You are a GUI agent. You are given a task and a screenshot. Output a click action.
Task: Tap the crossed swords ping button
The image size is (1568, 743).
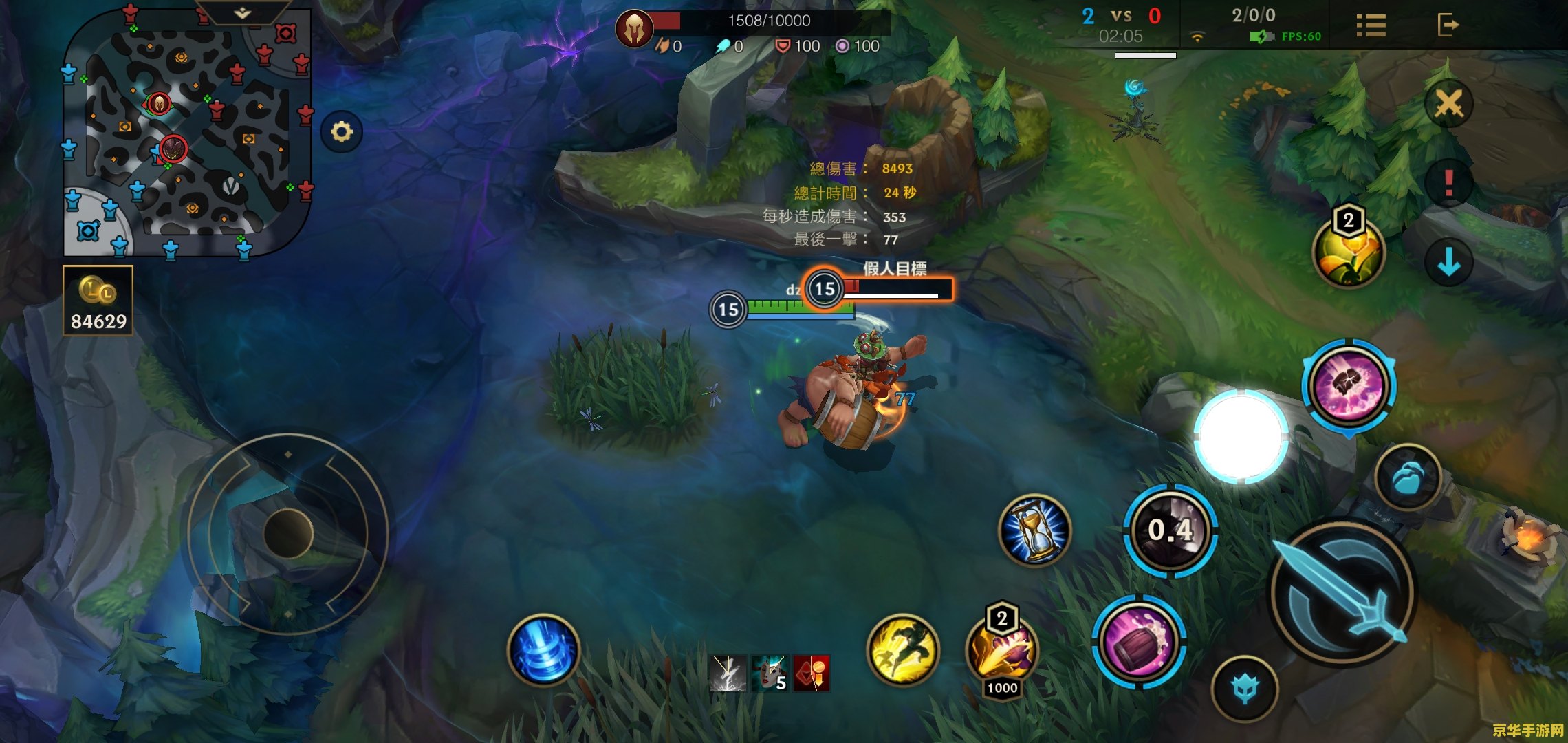click(x=1448, y=105)
